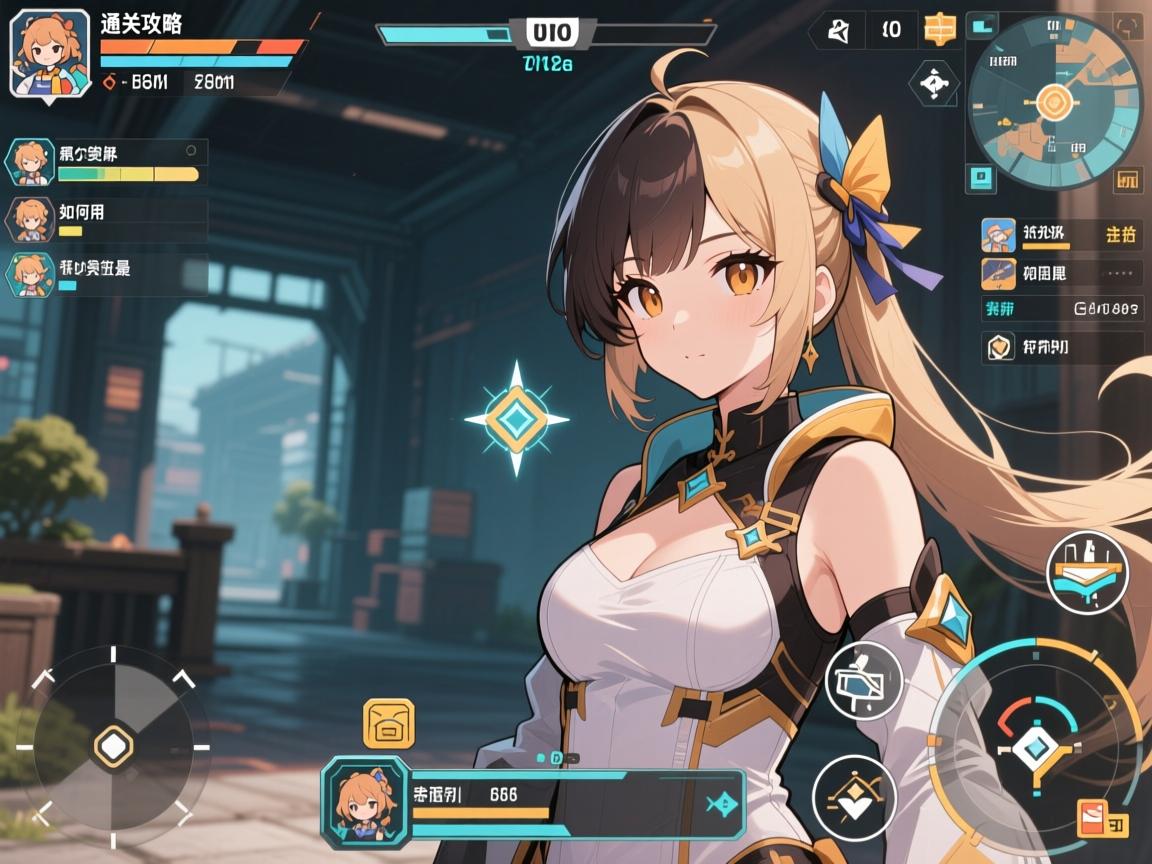Screen dimensions: 1152x864
Task: Use the round skill showing a blue hammer
Action: [x=864, y=681]
